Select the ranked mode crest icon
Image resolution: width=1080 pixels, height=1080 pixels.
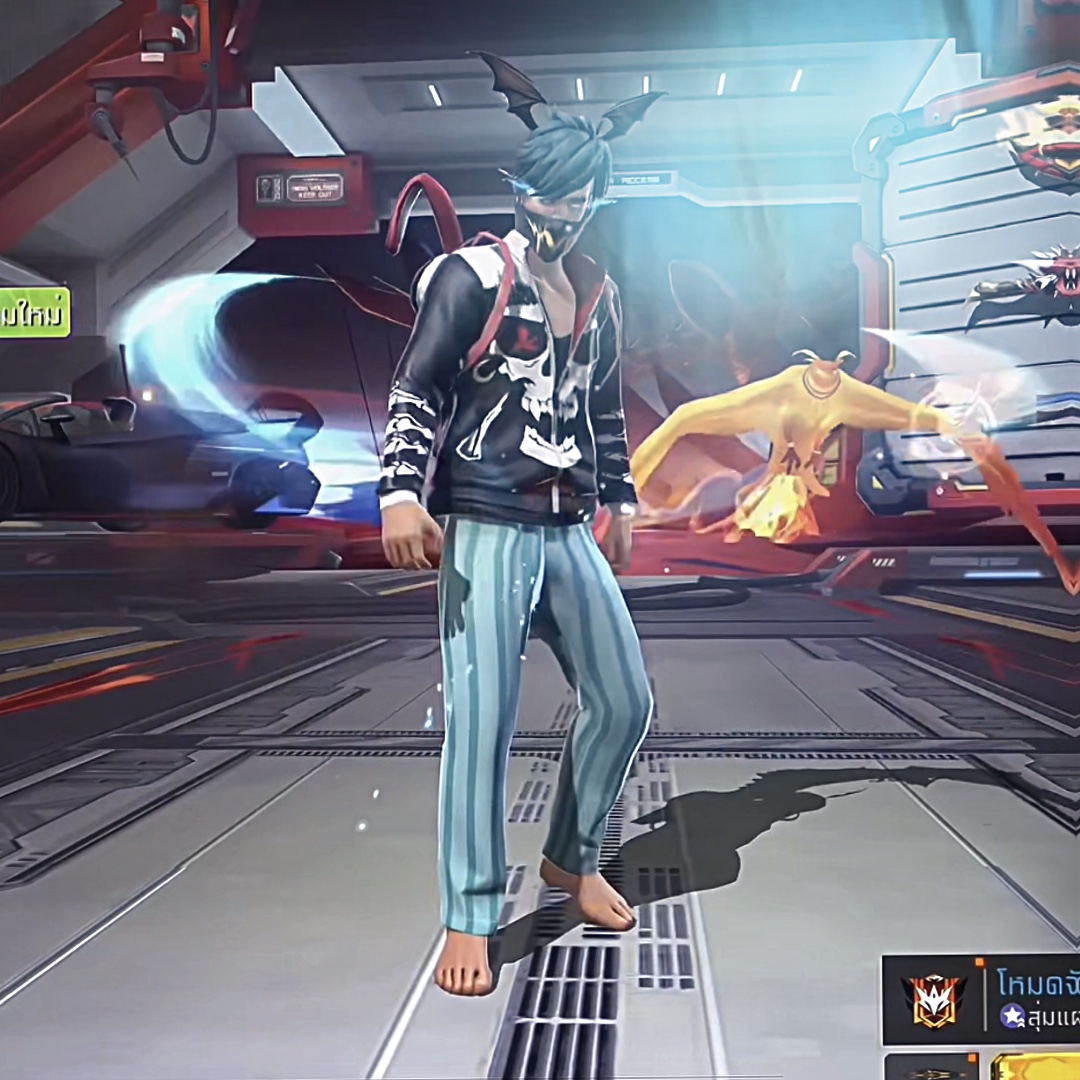tap(933, 999)
